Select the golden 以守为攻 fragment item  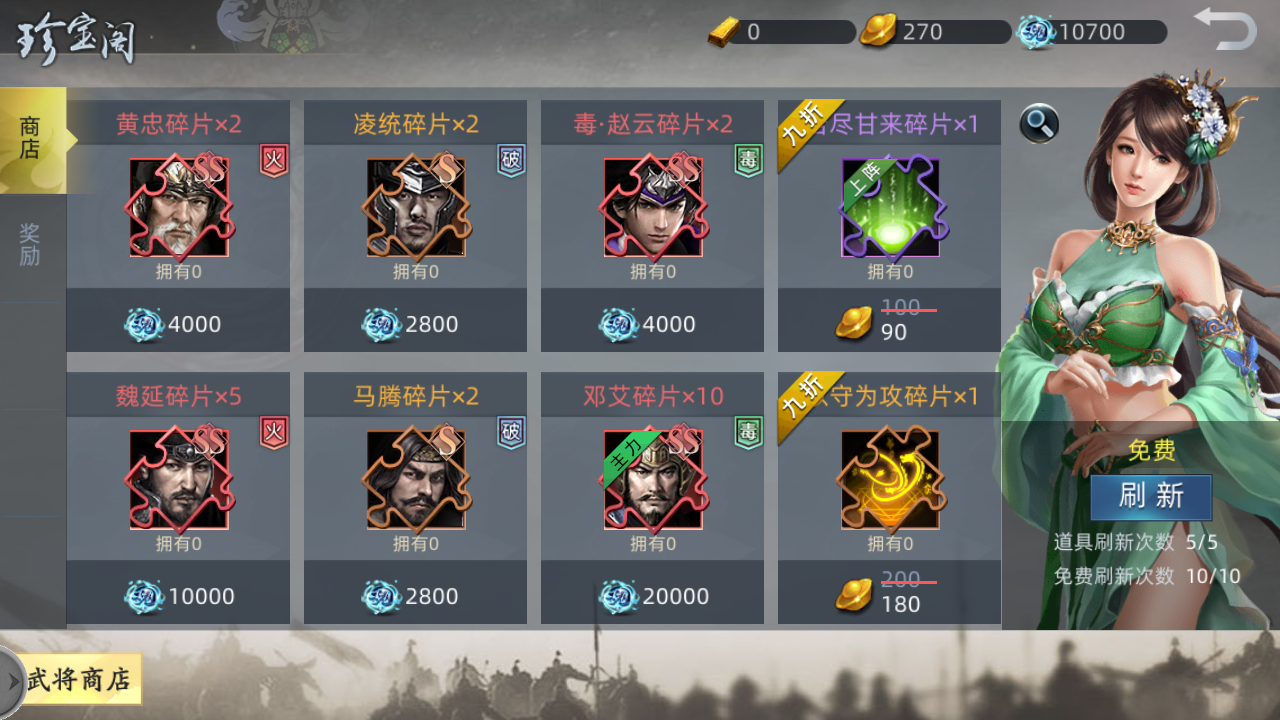(x=890, y=480)
